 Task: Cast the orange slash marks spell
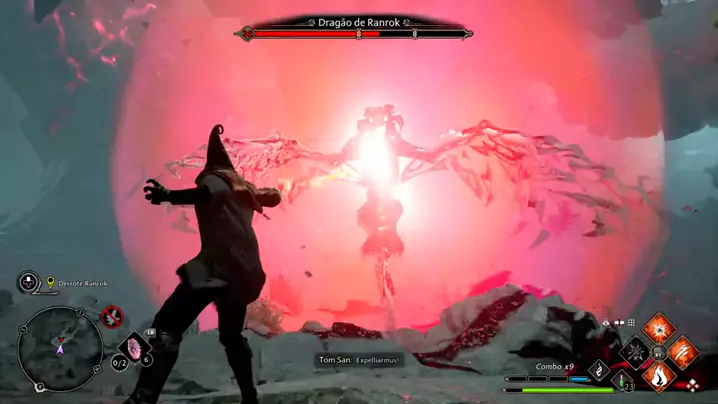[x=683, y=351]
